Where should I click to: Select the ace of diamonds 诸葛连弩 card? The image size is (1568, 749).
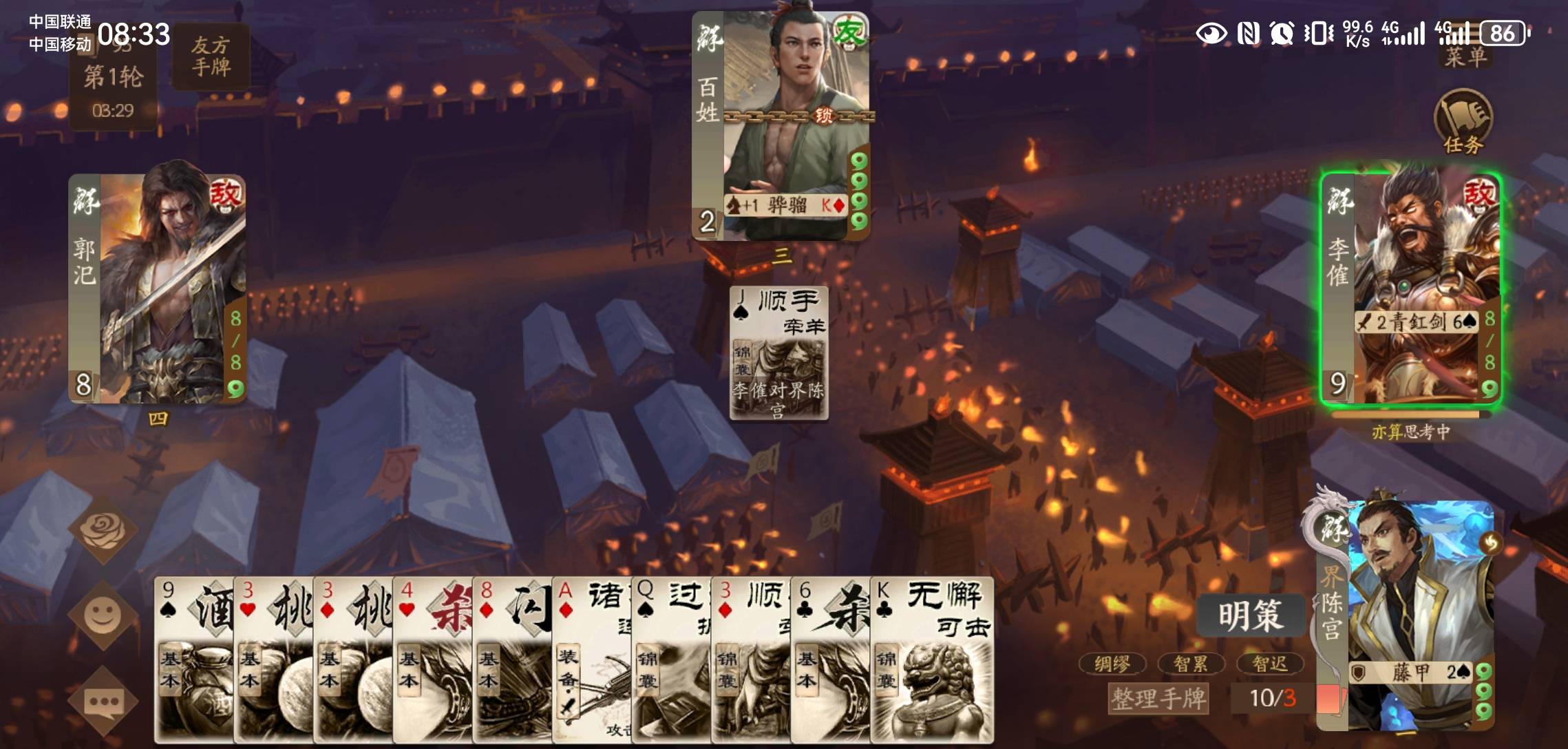591,660
